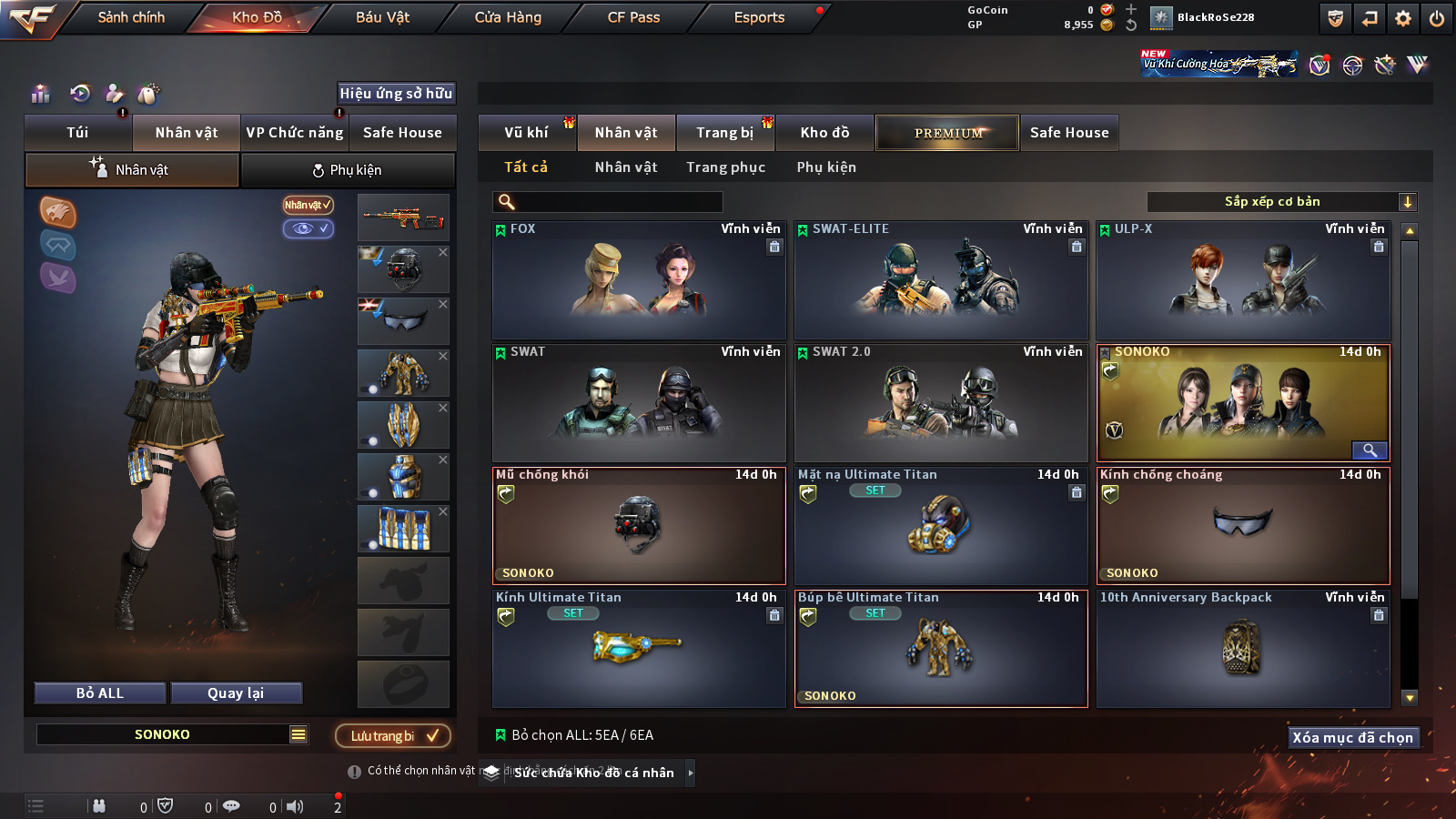The width and height of the screenshot is (1456, 819).
Task: Select the SONOKO character card
Action: coord(1243,403)
